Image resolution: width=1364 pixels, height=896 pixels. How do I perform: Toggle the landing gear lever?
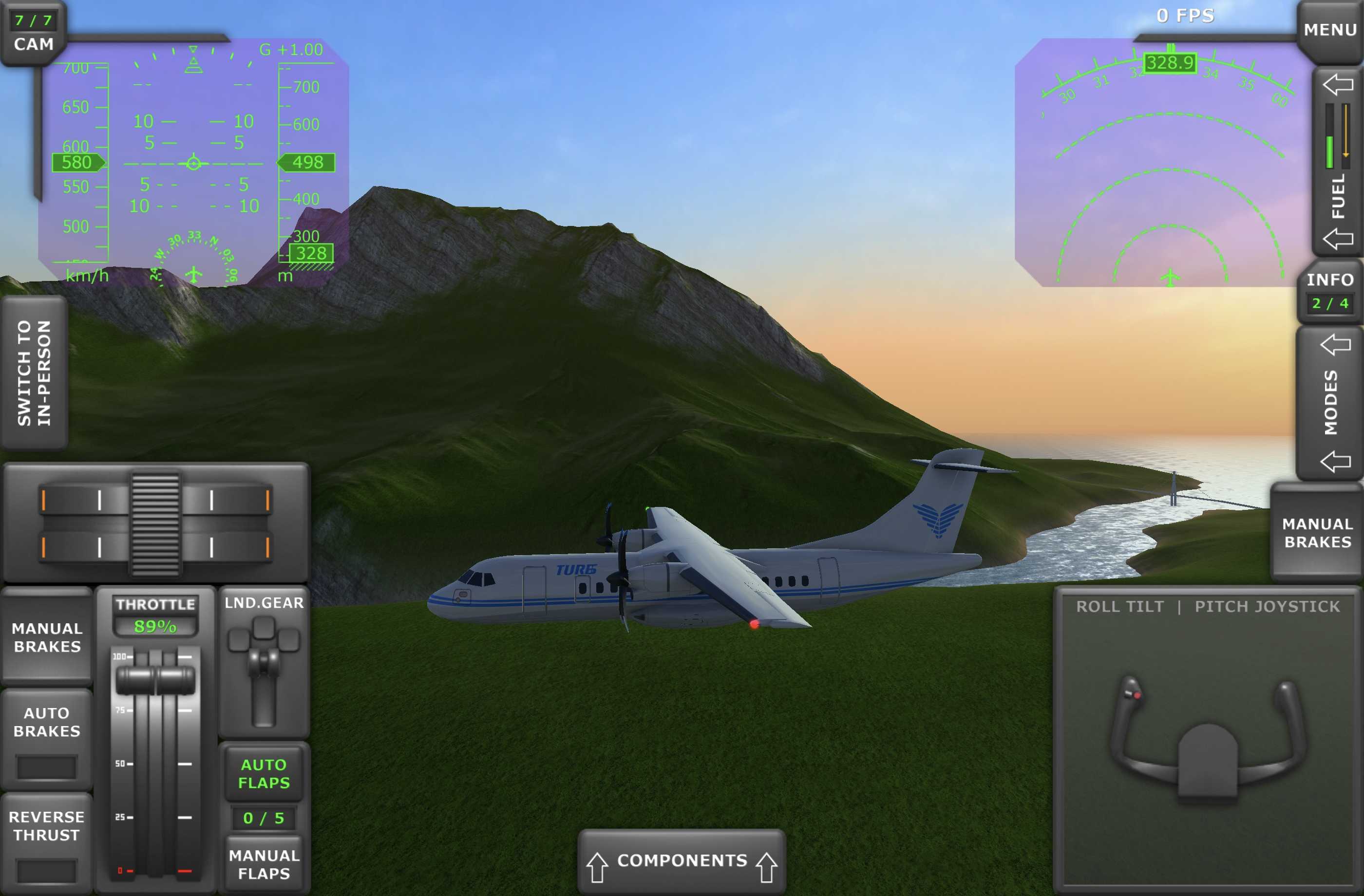tap(264, 666)
